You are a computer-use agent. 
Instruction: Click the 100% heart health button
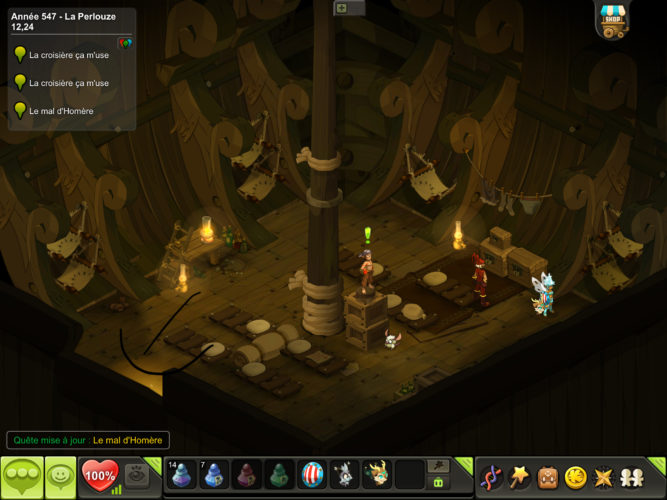(x=99, y=475)
